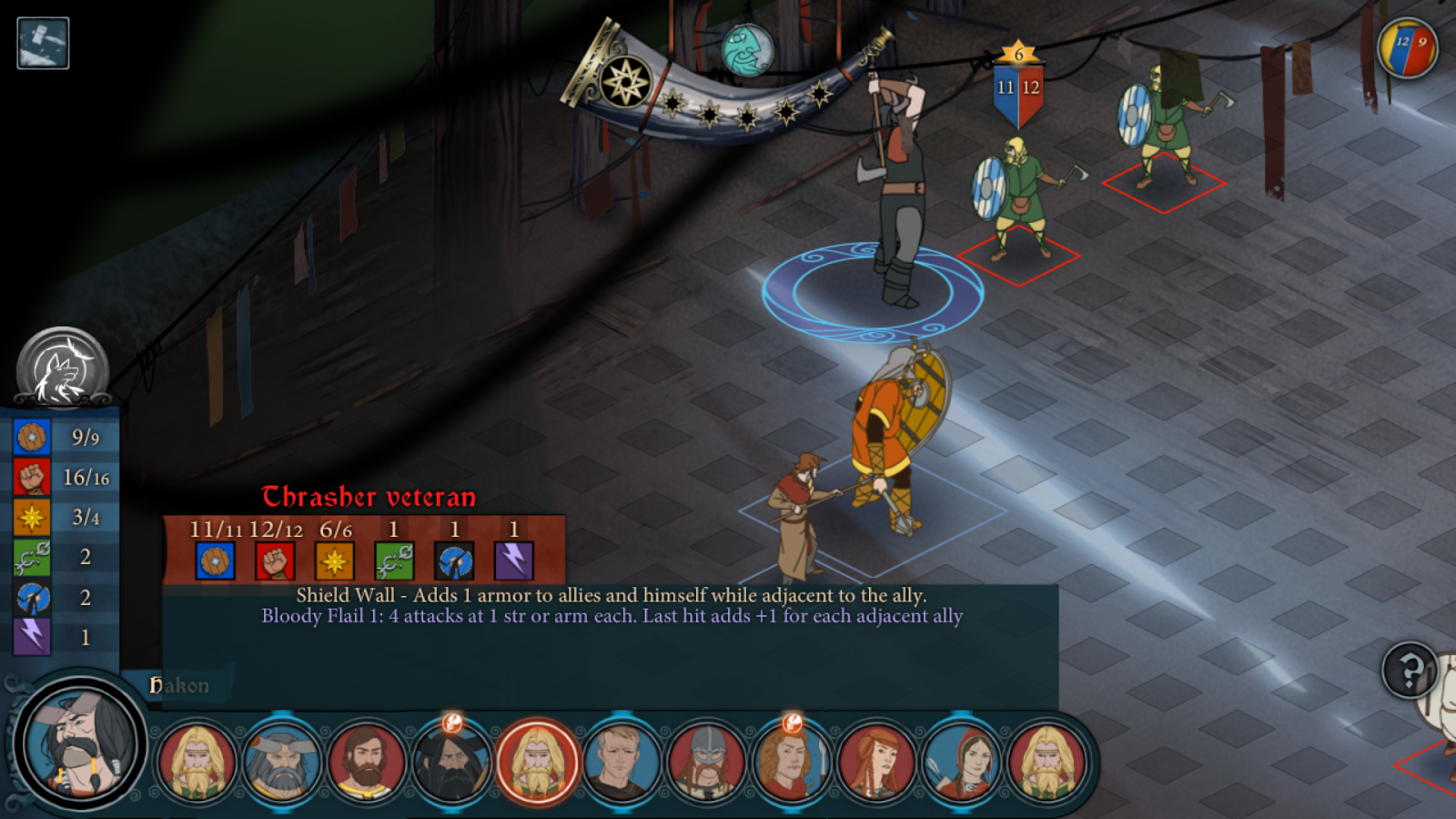Click the Thrasher veteran's purple lightning icon

513,561
